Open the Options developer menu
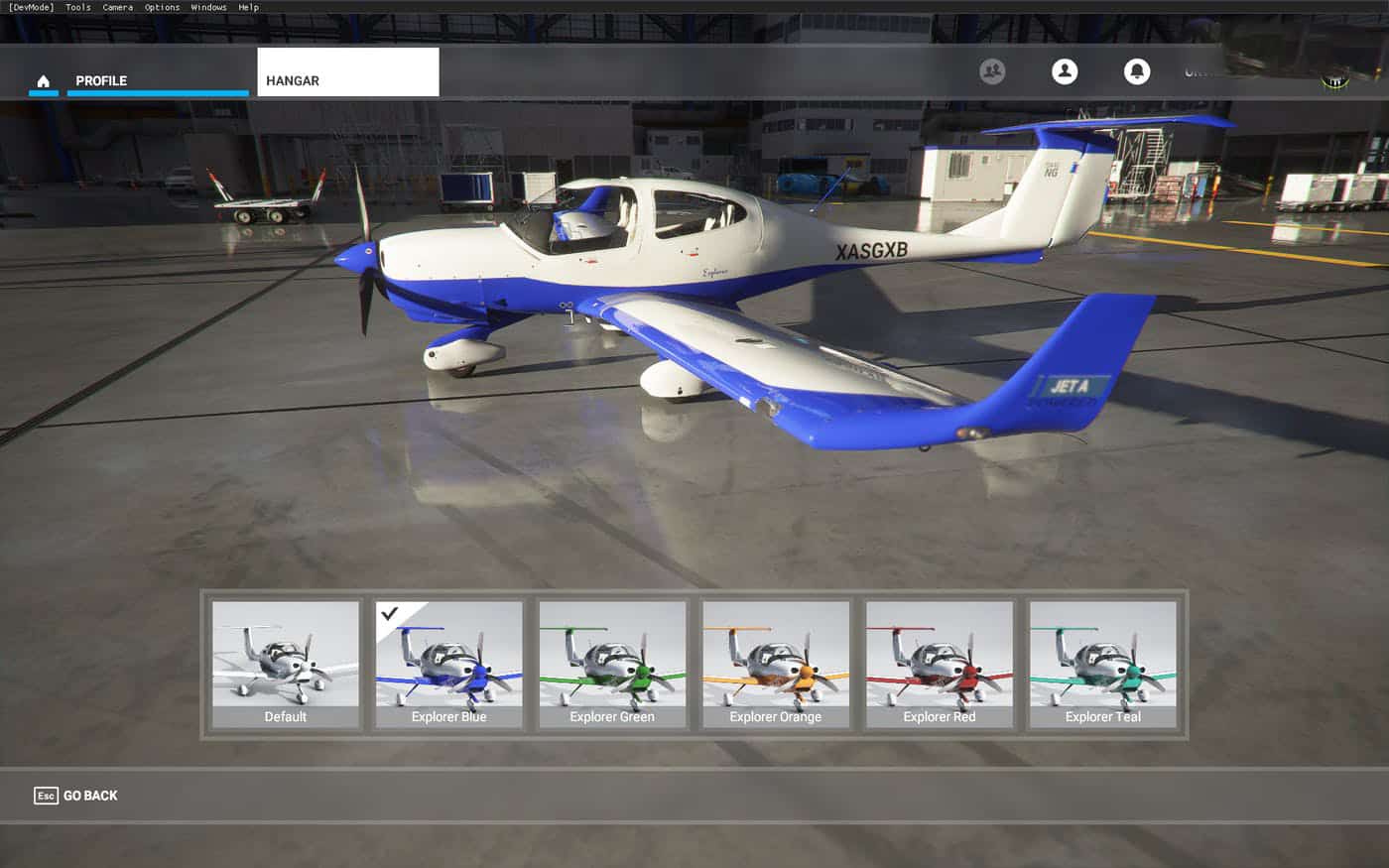 click(162, 7)
